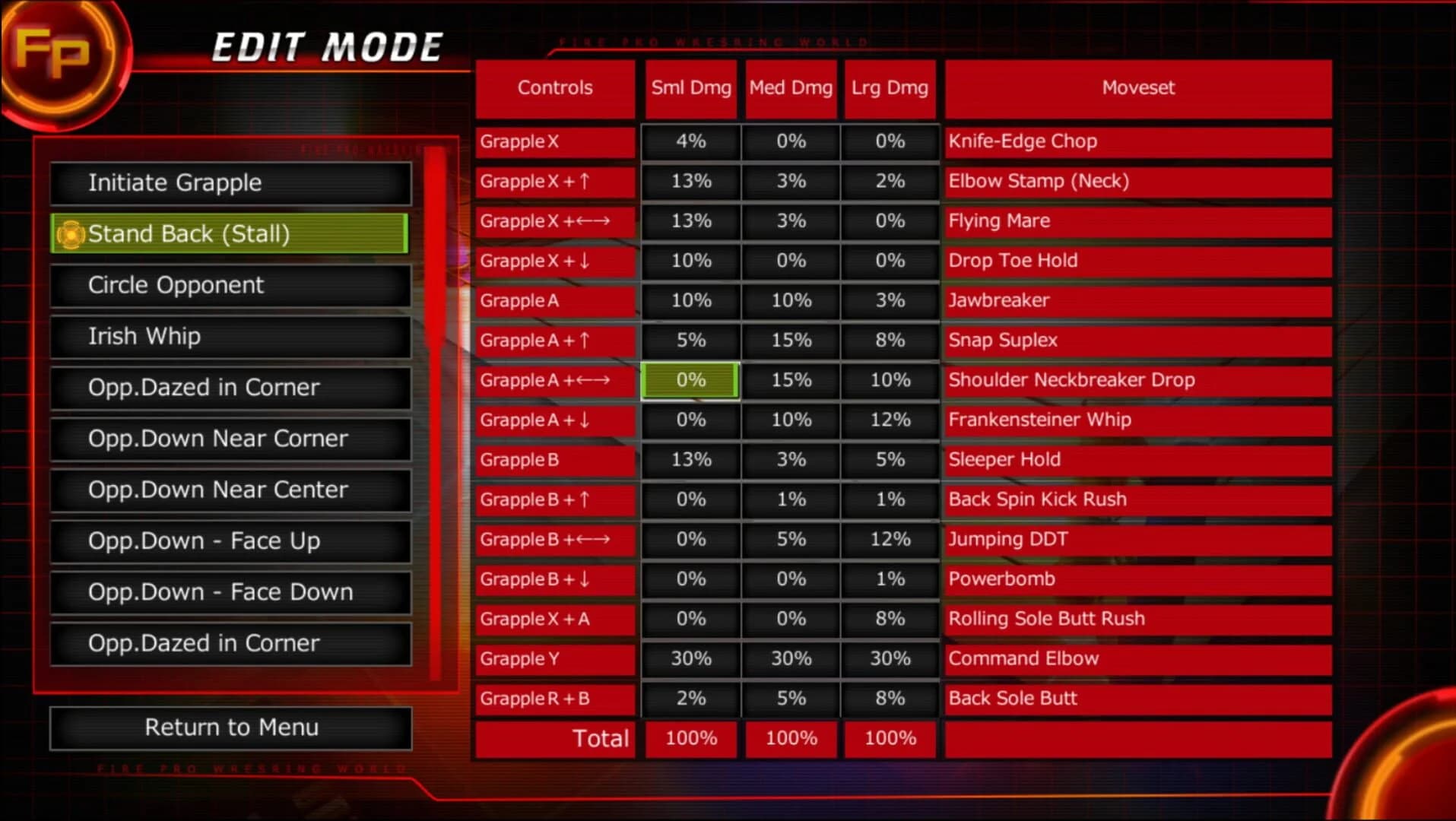
Task: Change the Jumping DDT Lrg Dmg value
Action: pyautogui.click(x=890, y=539)
